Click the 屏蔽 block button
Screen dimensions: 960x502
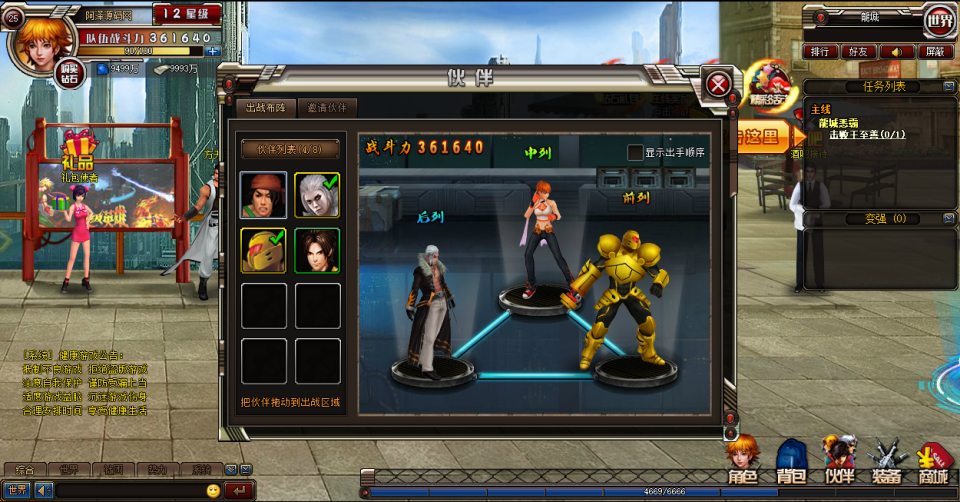[x=935, y=51]
